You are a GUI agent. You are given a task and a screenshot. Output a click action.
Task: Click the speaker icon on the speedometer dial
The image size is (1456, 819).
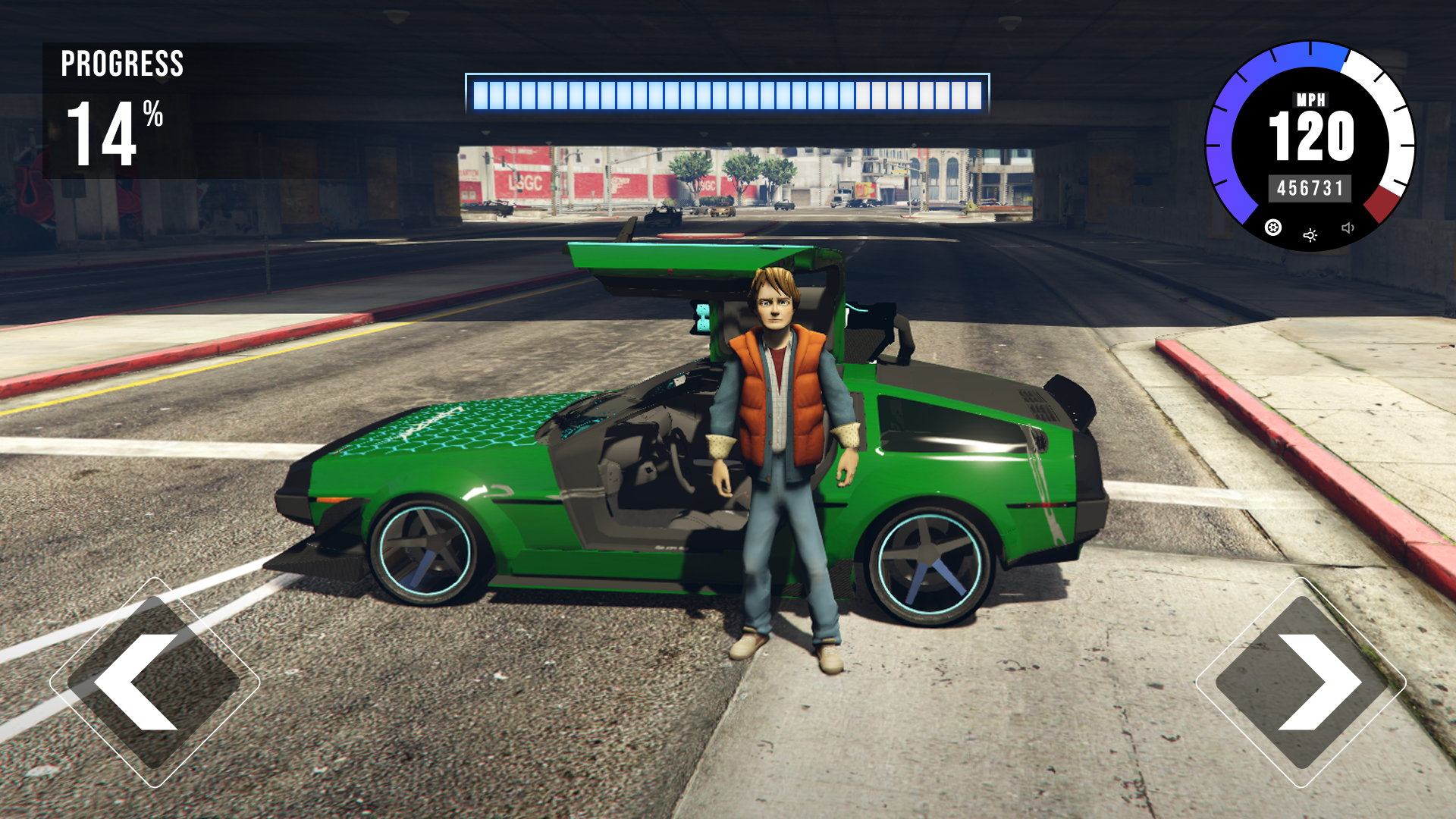click(x=1348, y=227)
